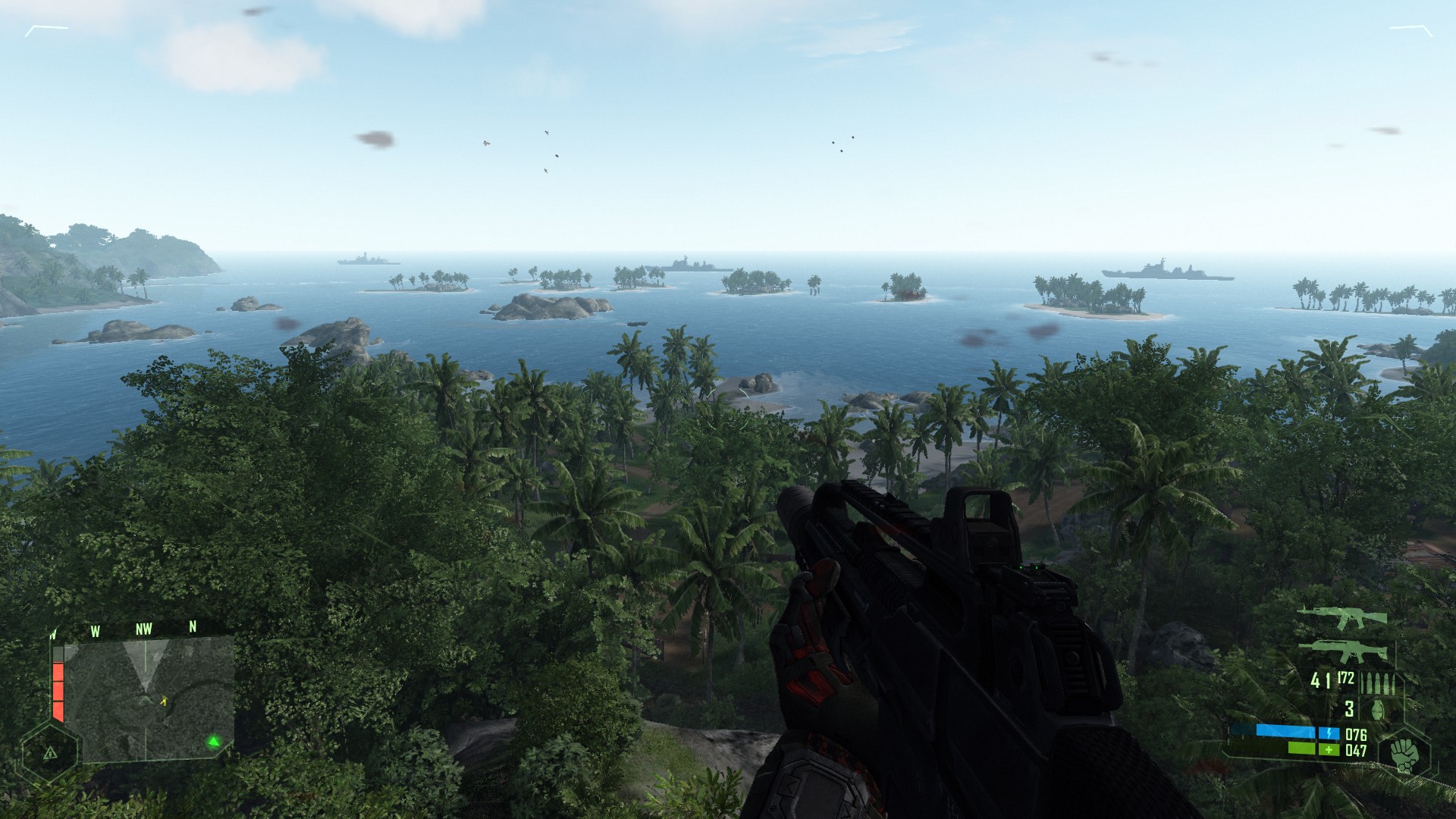
Task: Select the AK-style rifle weapon icon
Action: point(1341,617)
